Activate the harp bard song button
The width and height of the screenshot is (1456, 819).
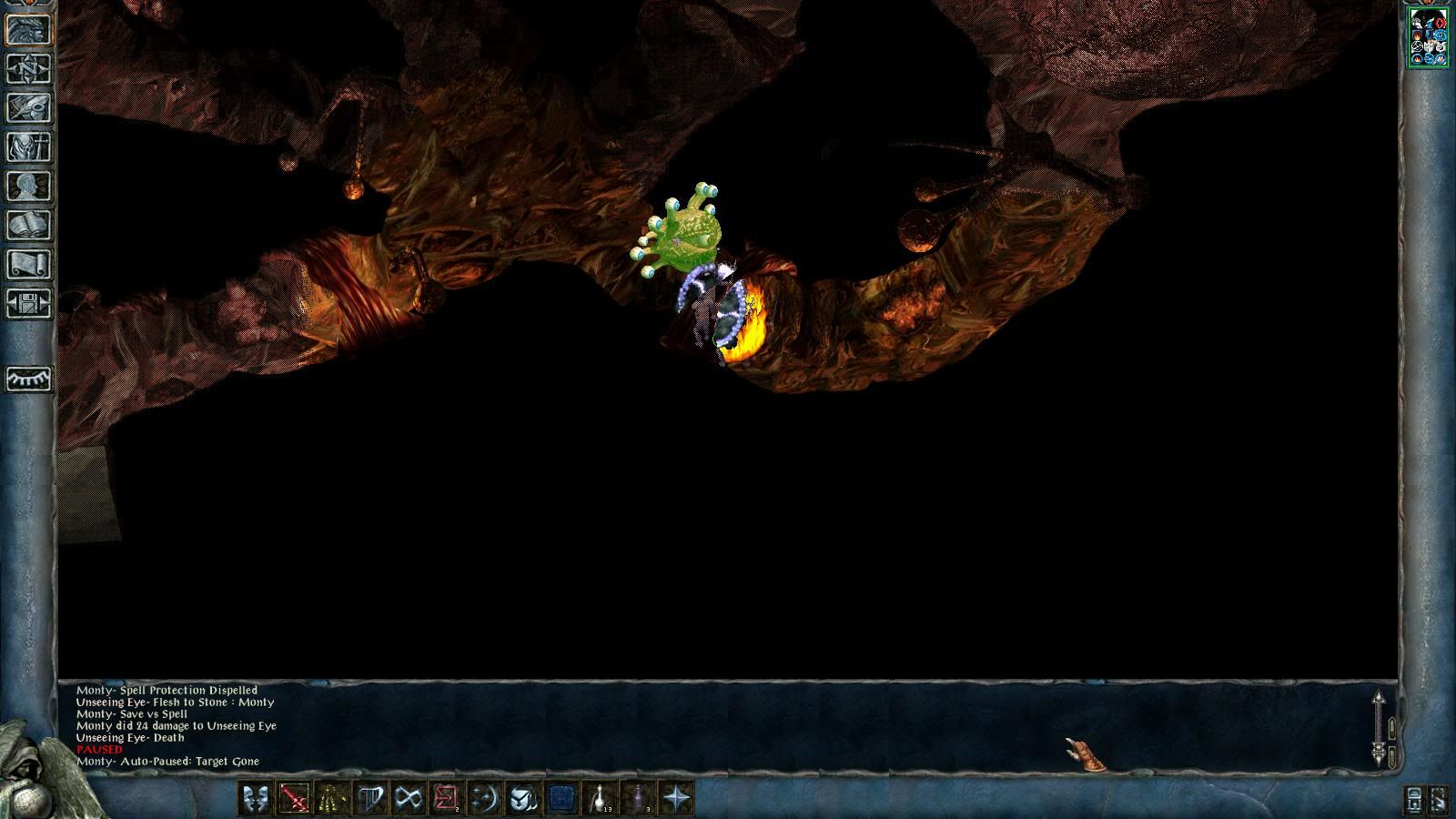(370, 799)
